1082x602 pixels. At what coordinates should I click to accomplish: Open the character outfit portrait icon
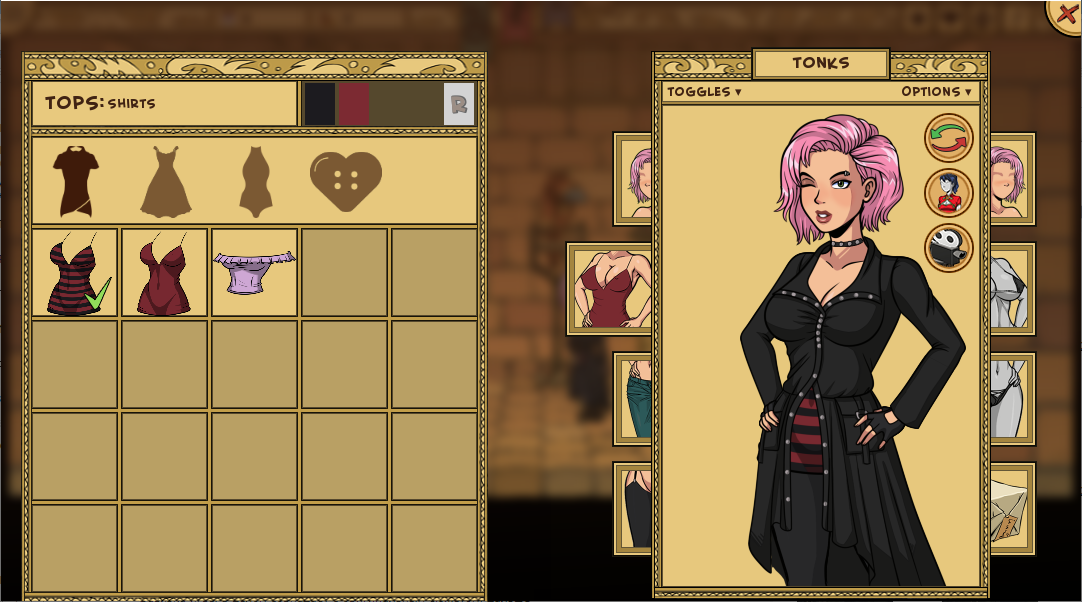[x=948, y=193]
